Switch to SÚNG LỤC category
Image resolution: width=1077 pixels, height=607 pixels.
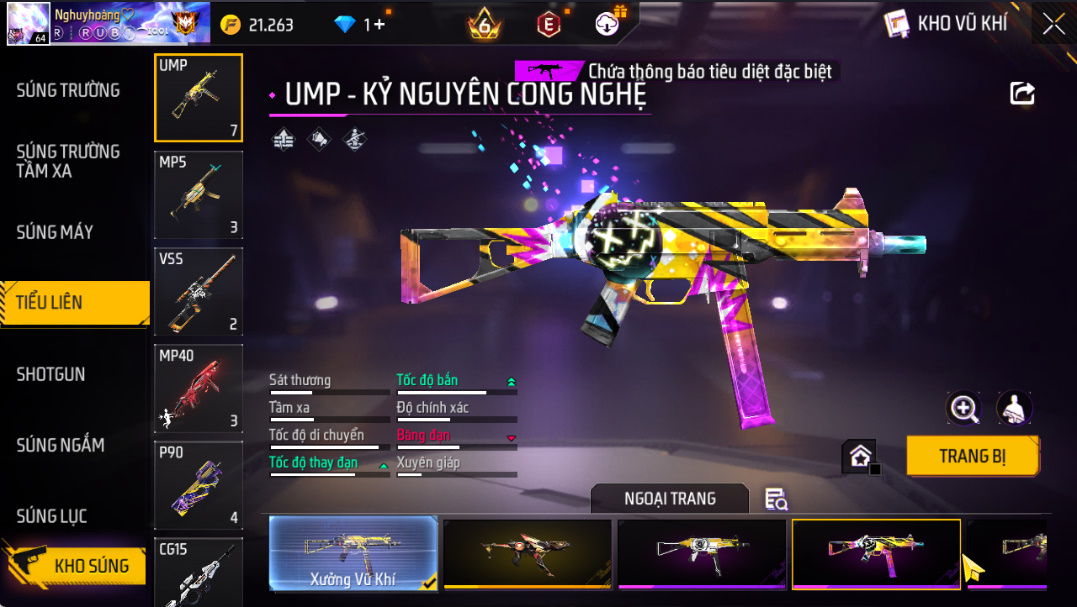point(52,516)
